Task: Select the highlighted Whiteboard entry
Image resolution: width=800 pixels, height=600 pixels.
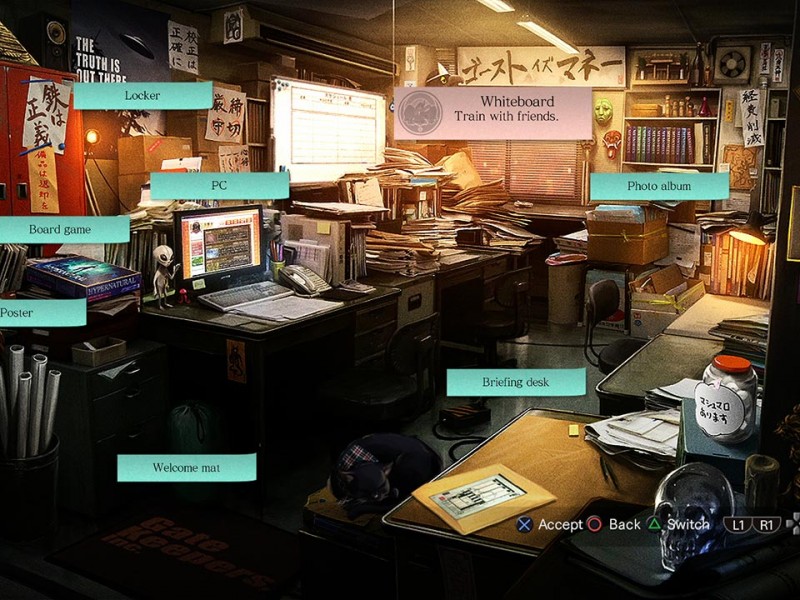Action: pos(493,111)
